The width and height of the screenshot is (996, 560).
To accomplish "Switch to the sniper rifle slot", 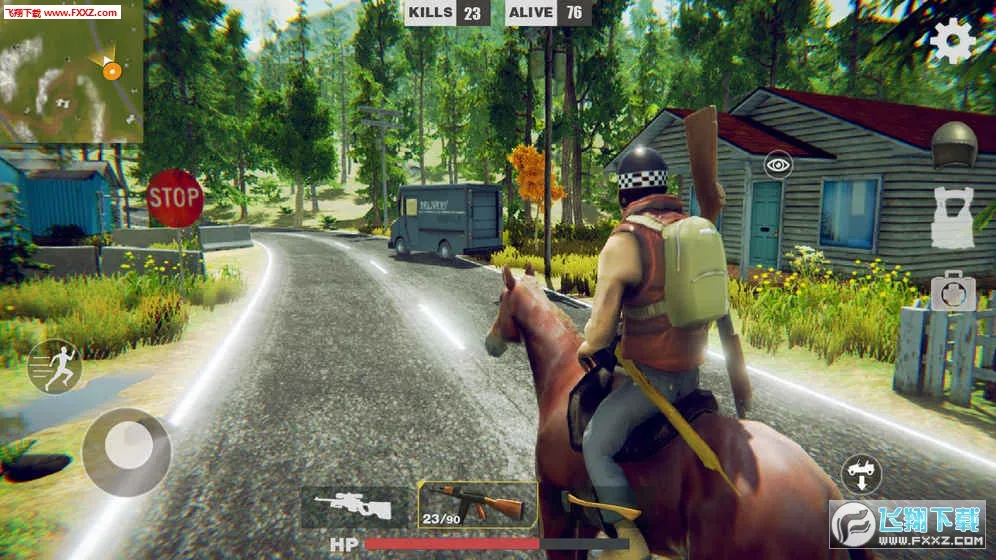I will [356, 505].
